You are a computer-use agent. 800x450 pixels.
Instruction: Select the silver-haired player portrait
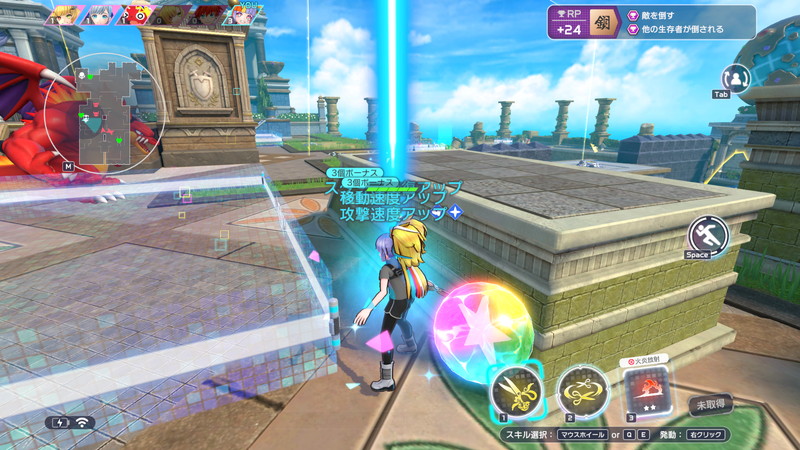[x=101, y=14]
